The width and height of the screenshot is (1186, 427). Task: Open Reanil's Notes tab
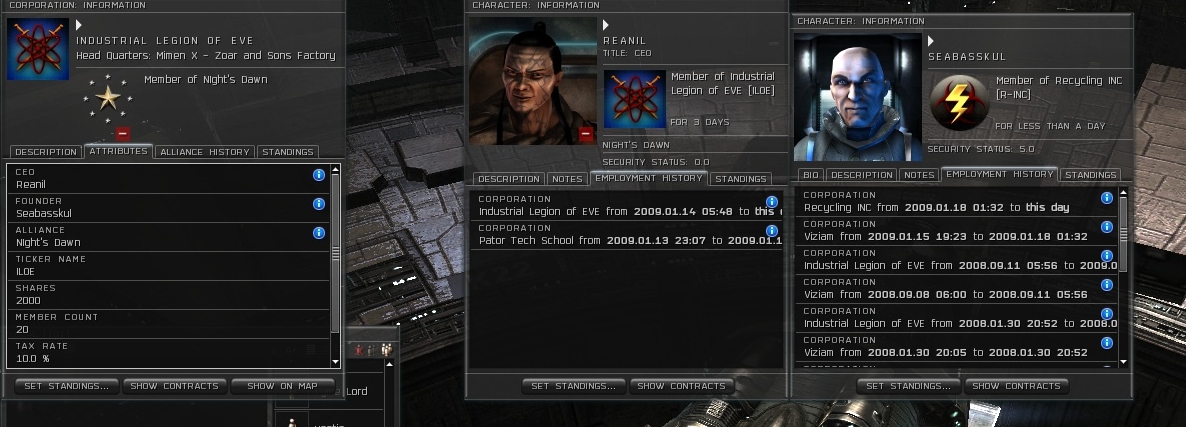[567, 179]
